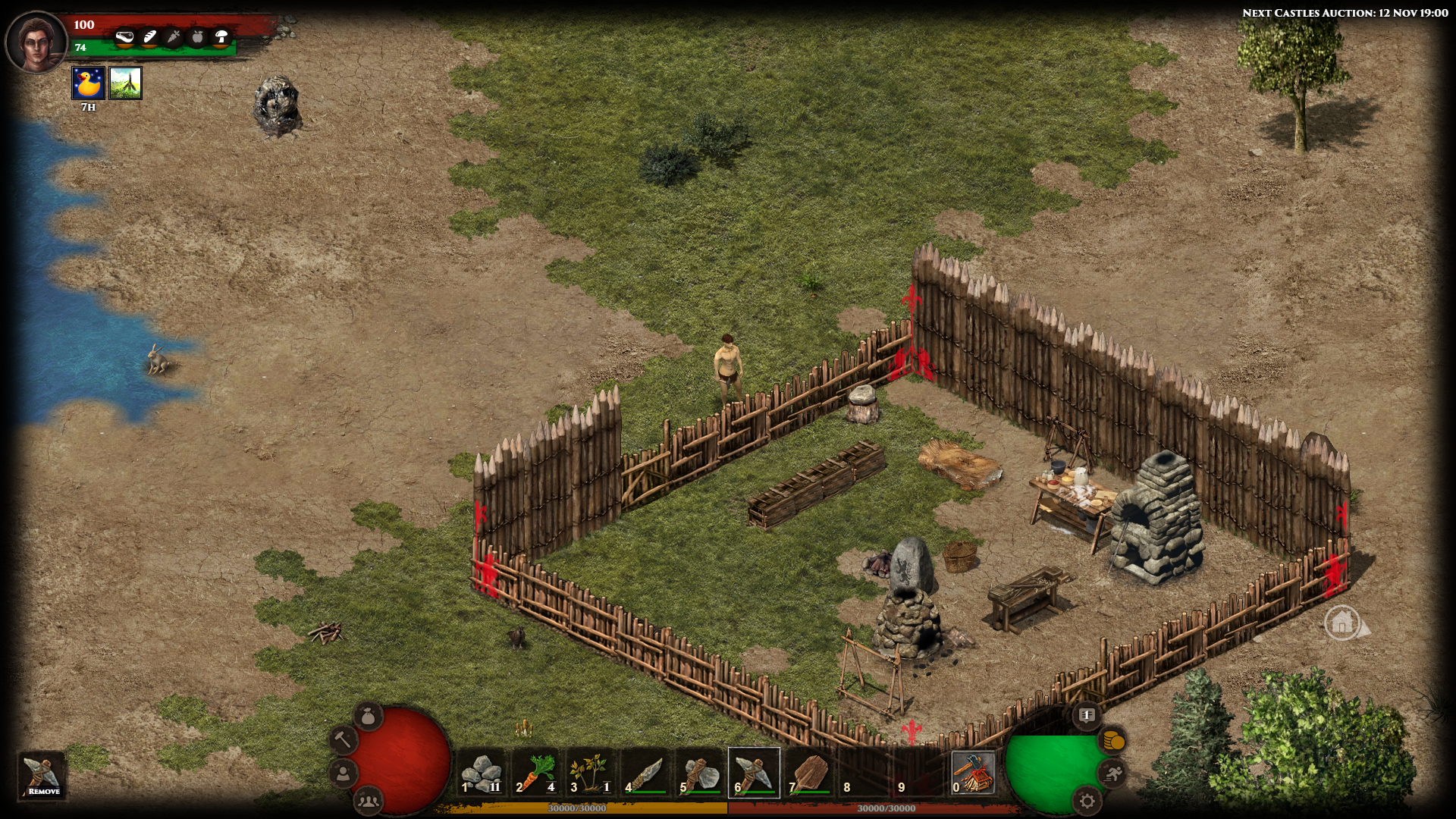The width and height of the screenshot is (1456, 819).
Task: Open the crafting hammer menu
Action: 344,739
